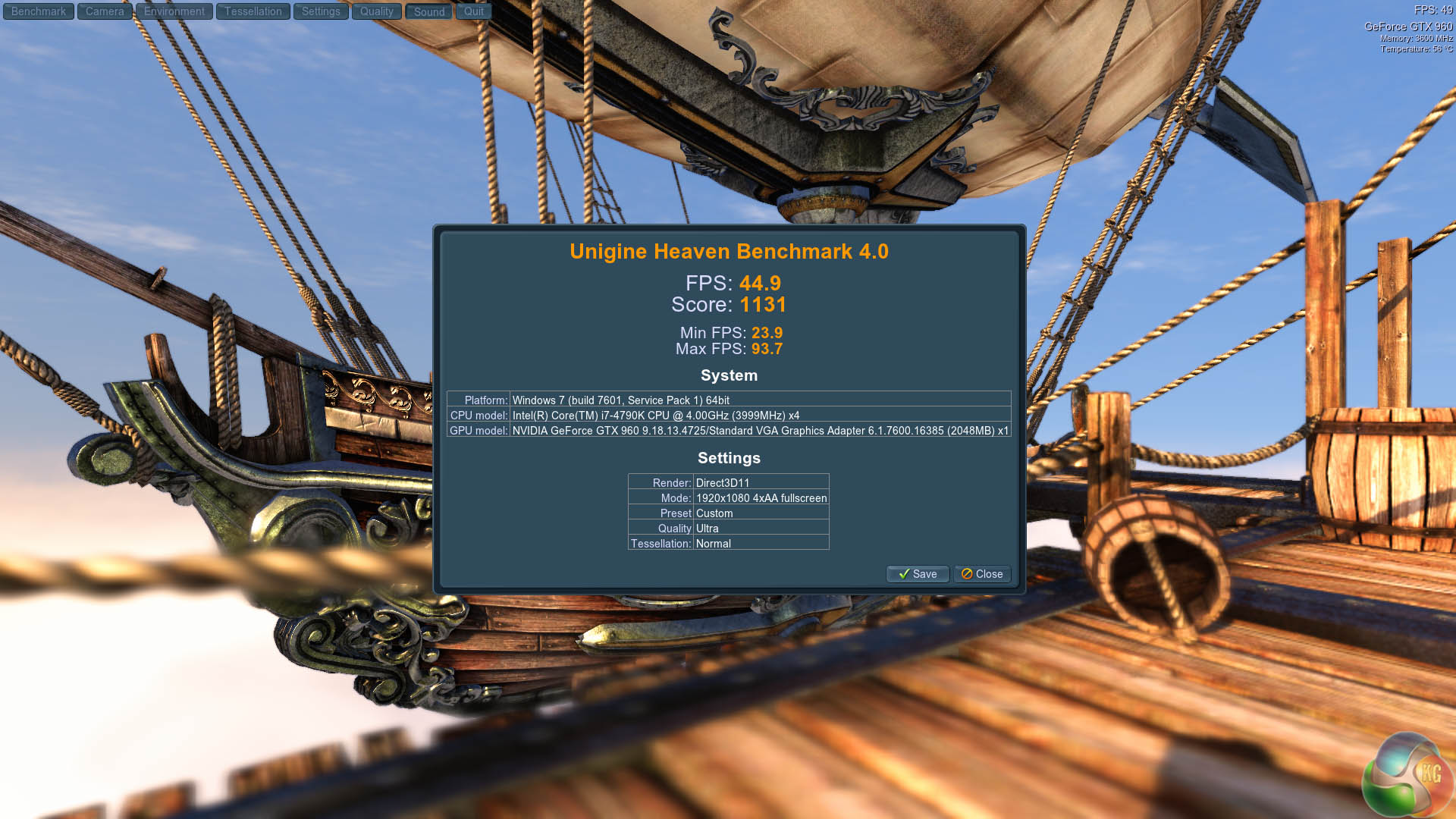Image resolution: width=1456 pixels, height=819 pixels.
Task: Open the Camera menu
Action: tap(105, 11)
